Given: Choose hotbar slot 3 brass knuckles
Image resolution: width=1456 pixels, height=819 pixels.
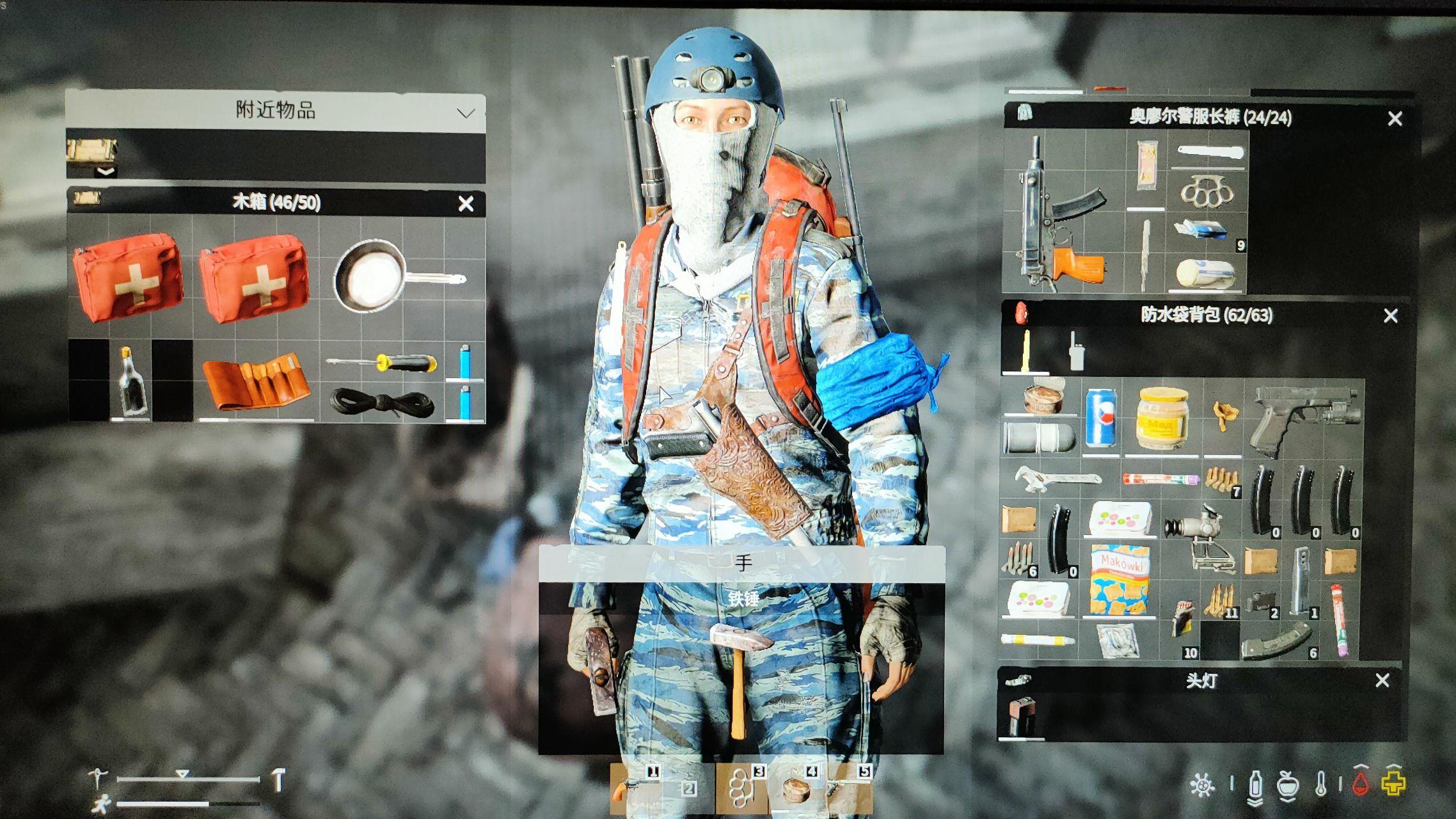Looking at the screenshot, I should coord(741,788).
